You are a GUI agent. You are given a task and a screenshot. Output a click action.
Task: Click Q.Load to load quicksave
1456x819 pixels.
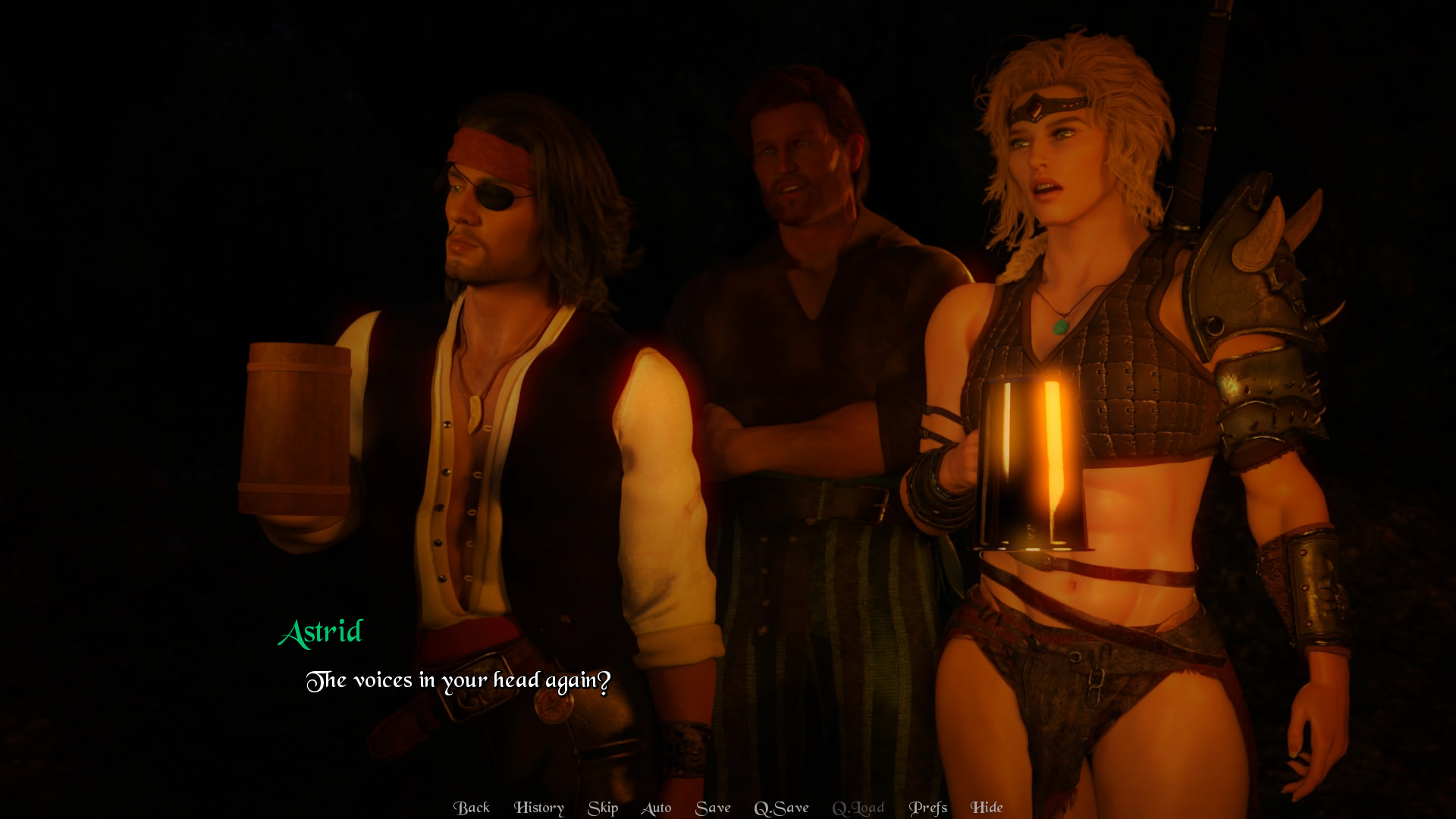(858, 808)
